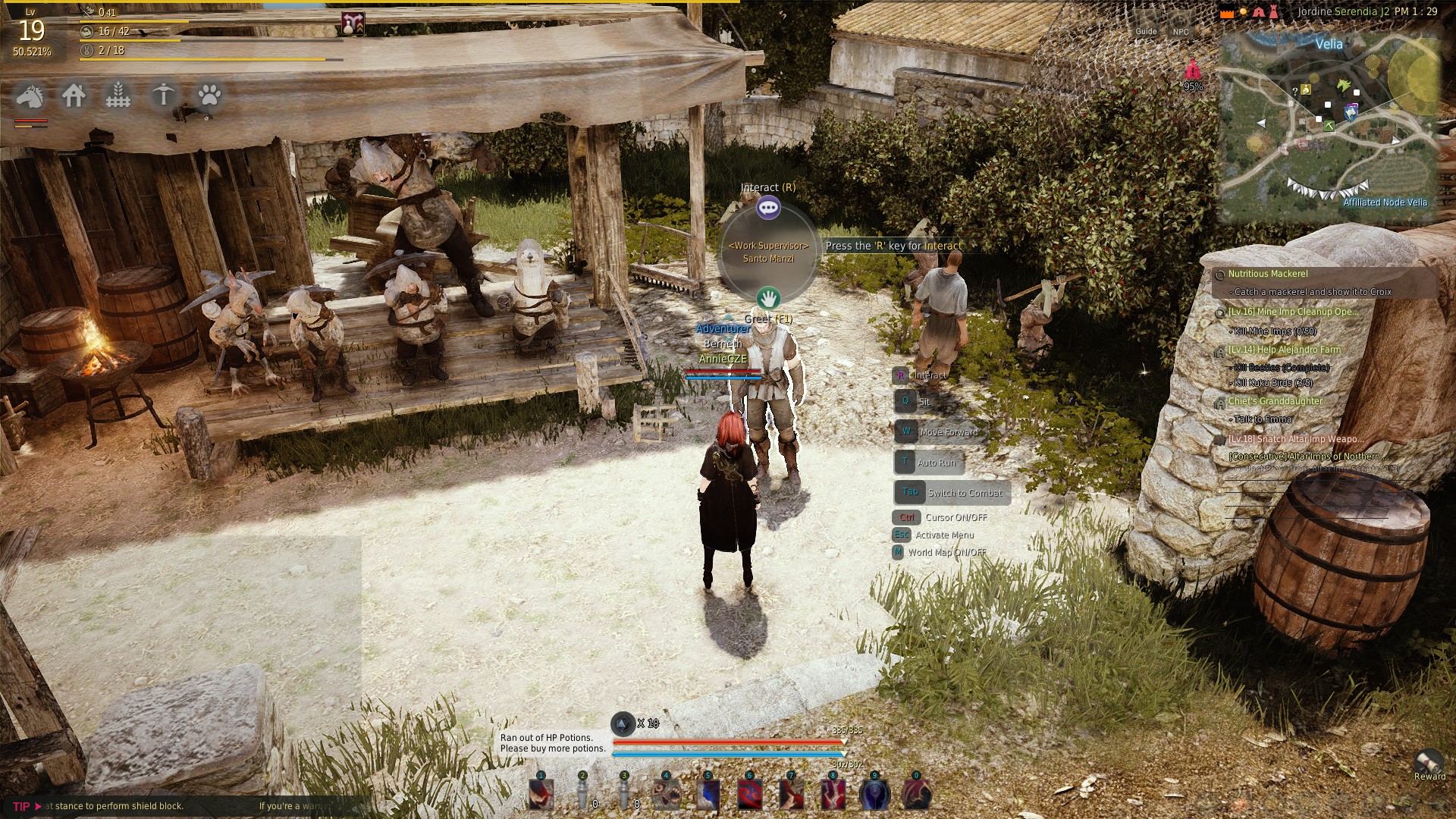
Task: Select the Mine Imp Cleanup quest entry
Action: click(x=1293, y=312)
